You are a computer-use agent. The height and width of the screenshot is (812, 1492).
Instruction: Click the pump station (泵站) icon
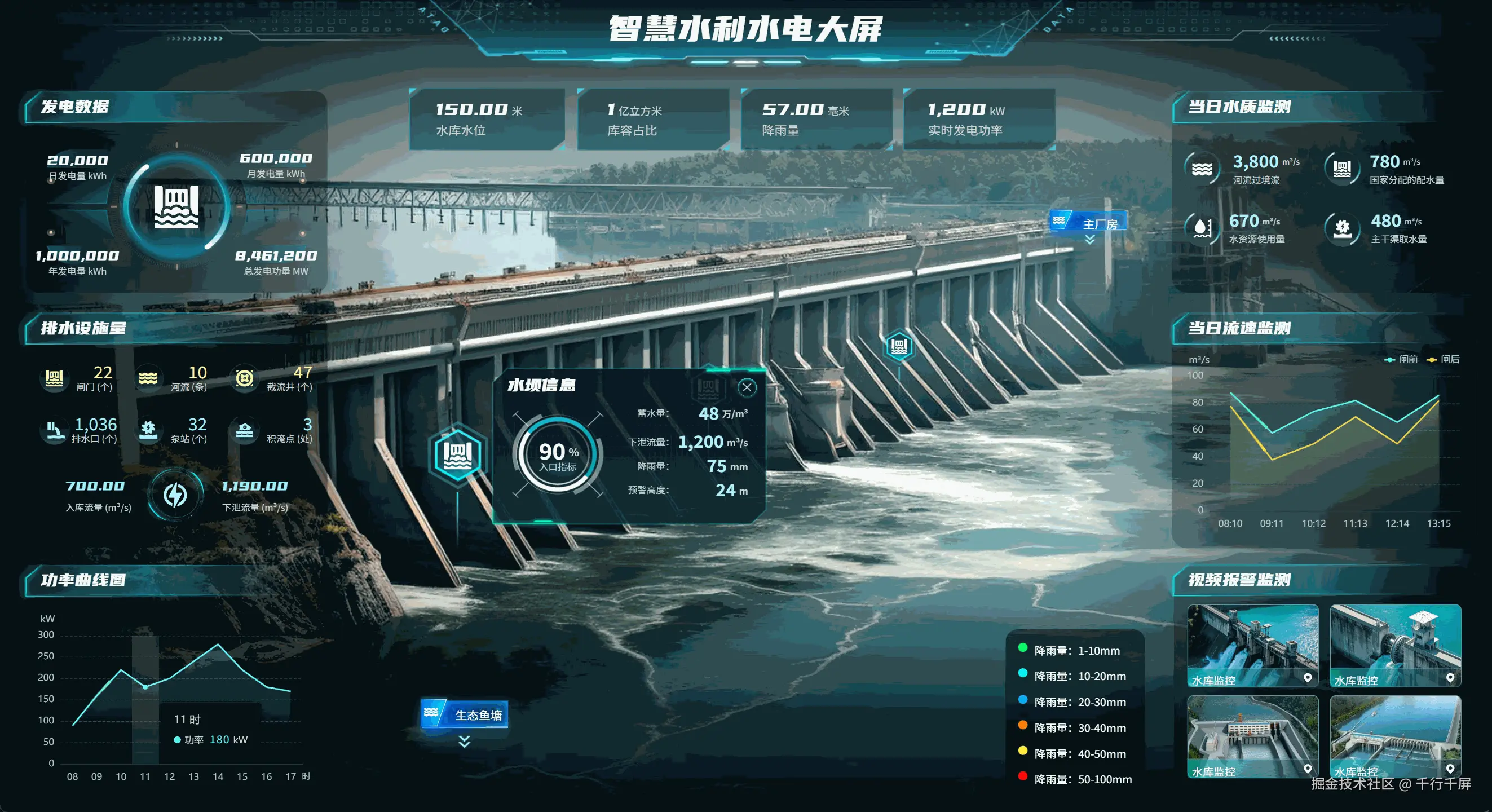(149, 429)
